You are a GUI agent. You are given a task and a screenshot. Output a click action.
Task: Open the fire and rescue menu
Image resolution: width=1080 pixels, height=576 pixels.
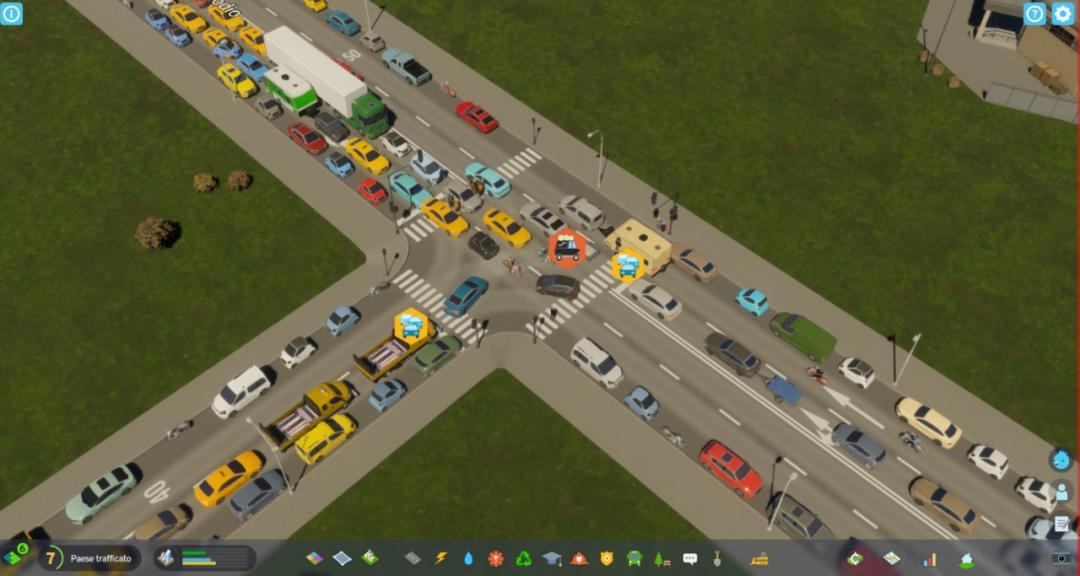[x=579, y=558]
